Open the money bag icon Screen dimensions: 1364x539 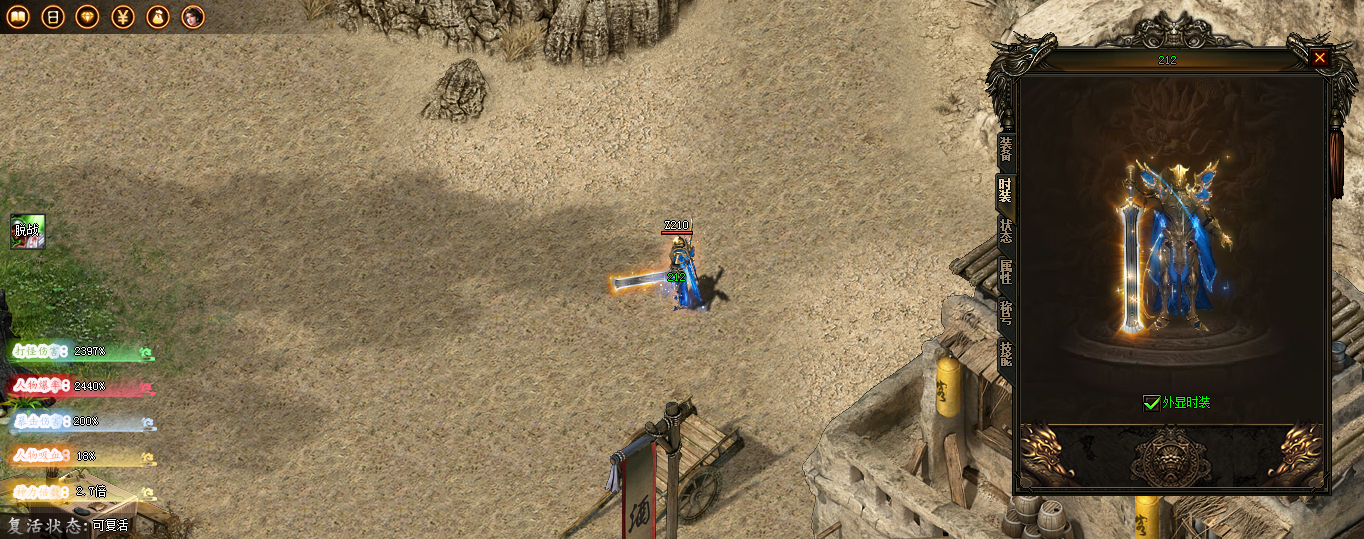pos(158,16)
